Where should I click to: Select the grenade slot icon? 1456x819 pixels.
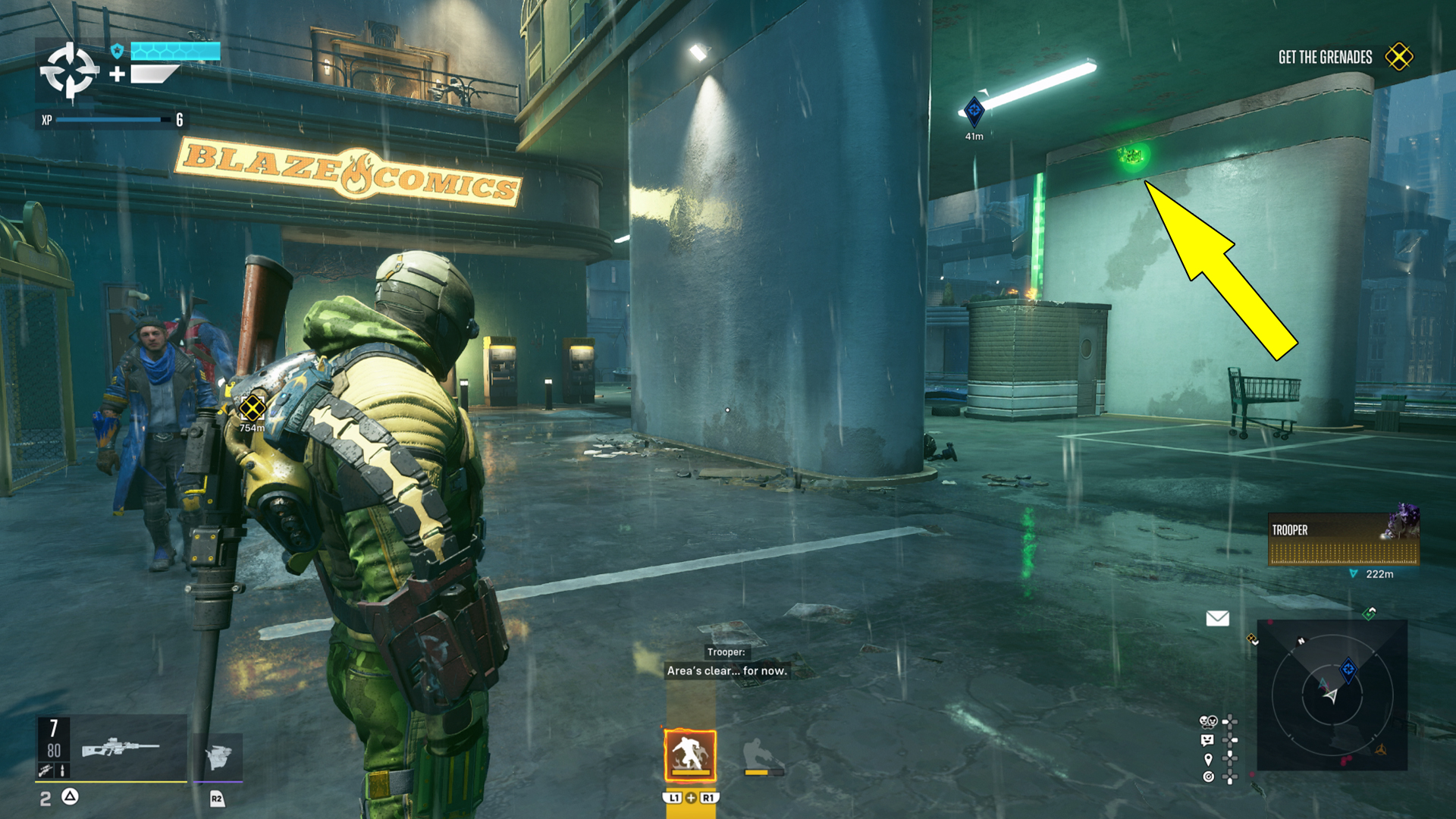pyautogui.click(x=218, y=755)
